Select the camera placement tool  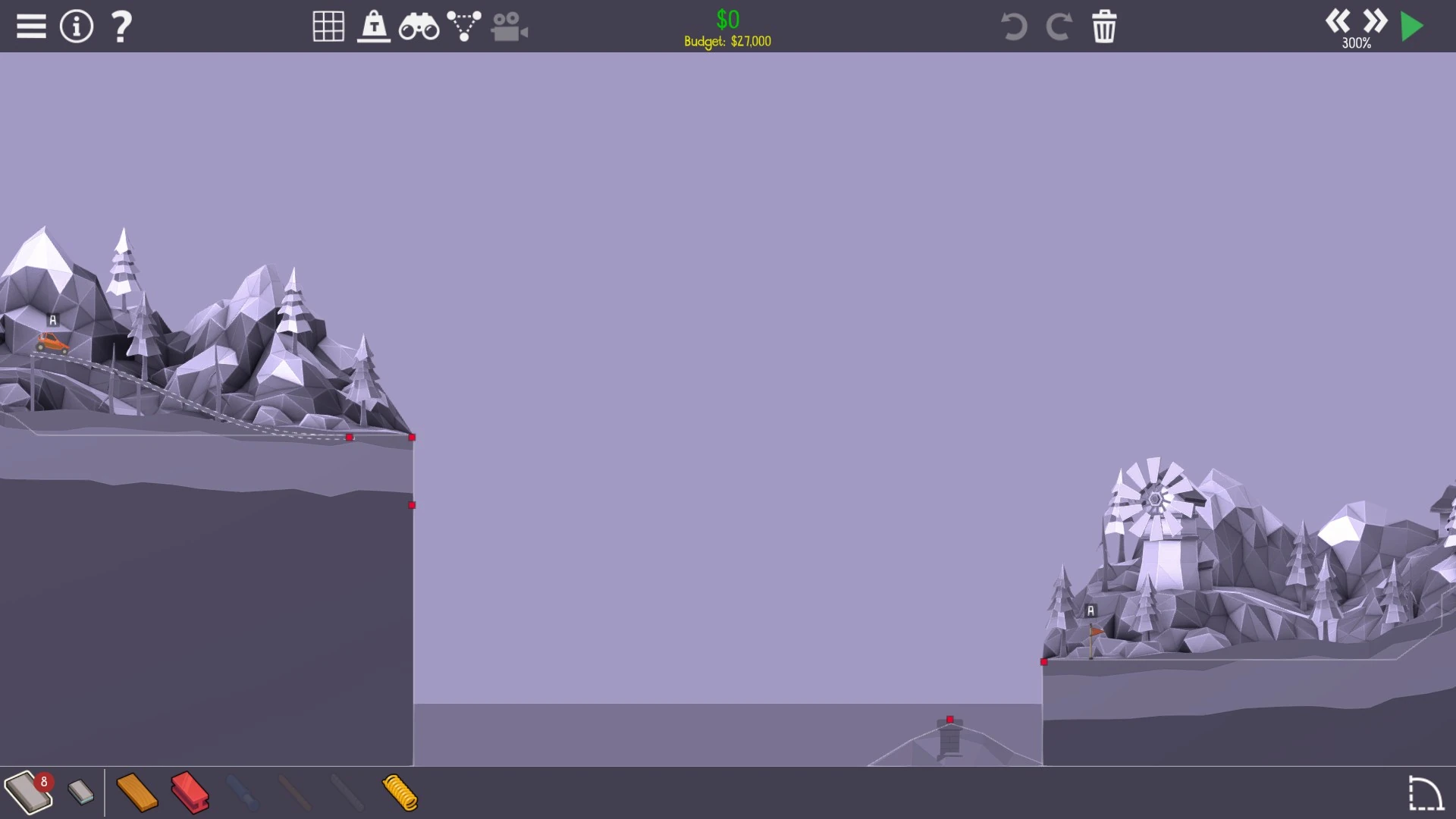509,26
